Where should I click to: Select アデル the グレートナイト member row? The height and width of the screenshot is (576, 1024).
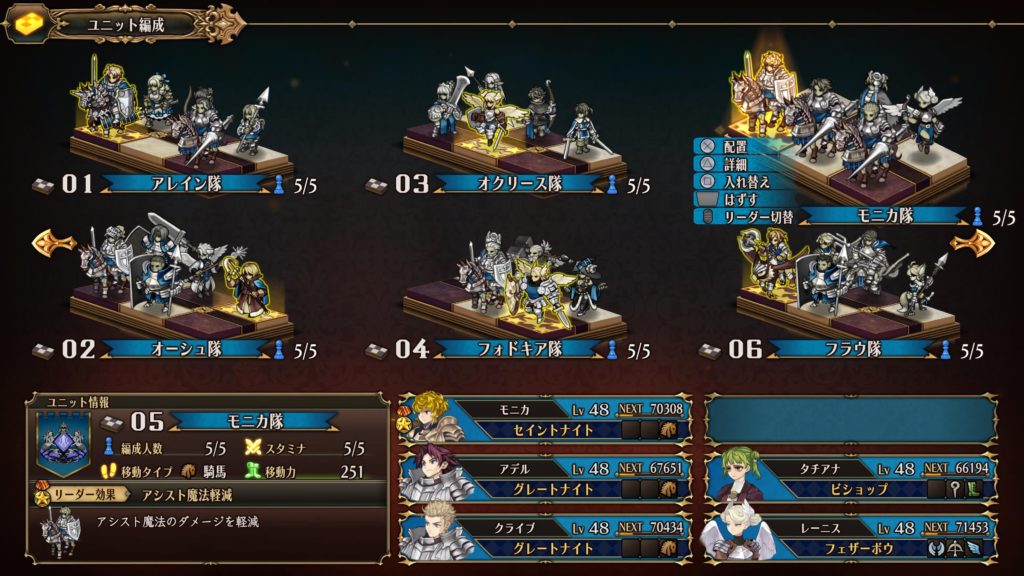point(546,476)
